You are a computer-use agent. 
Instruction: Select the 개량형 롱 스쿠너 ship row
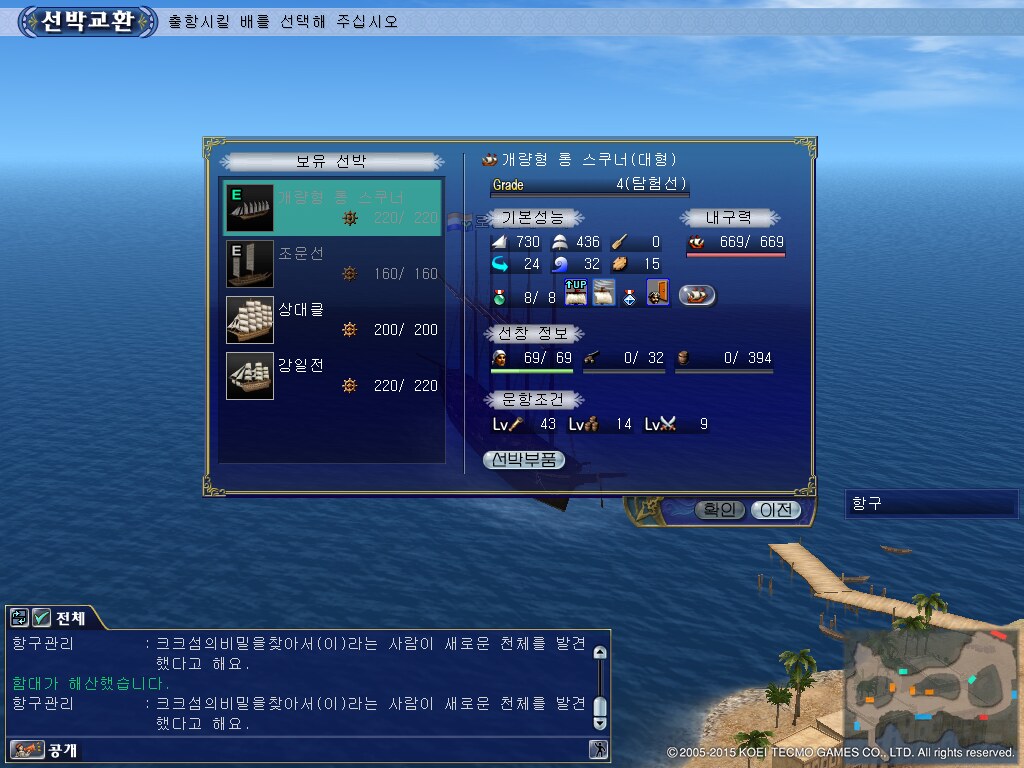331,208
